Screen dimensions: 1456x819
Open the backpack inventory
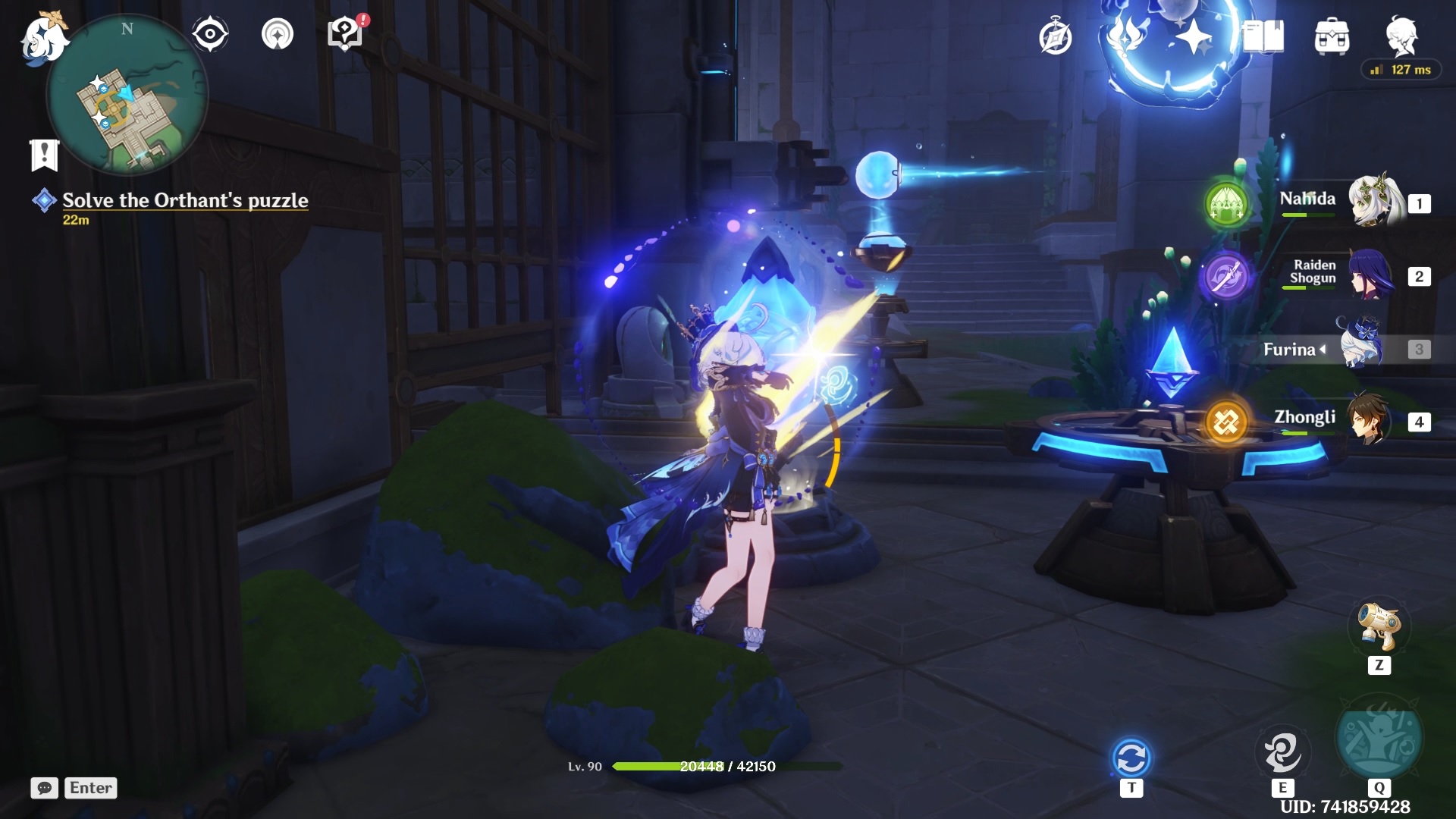tap(1332, 37)
